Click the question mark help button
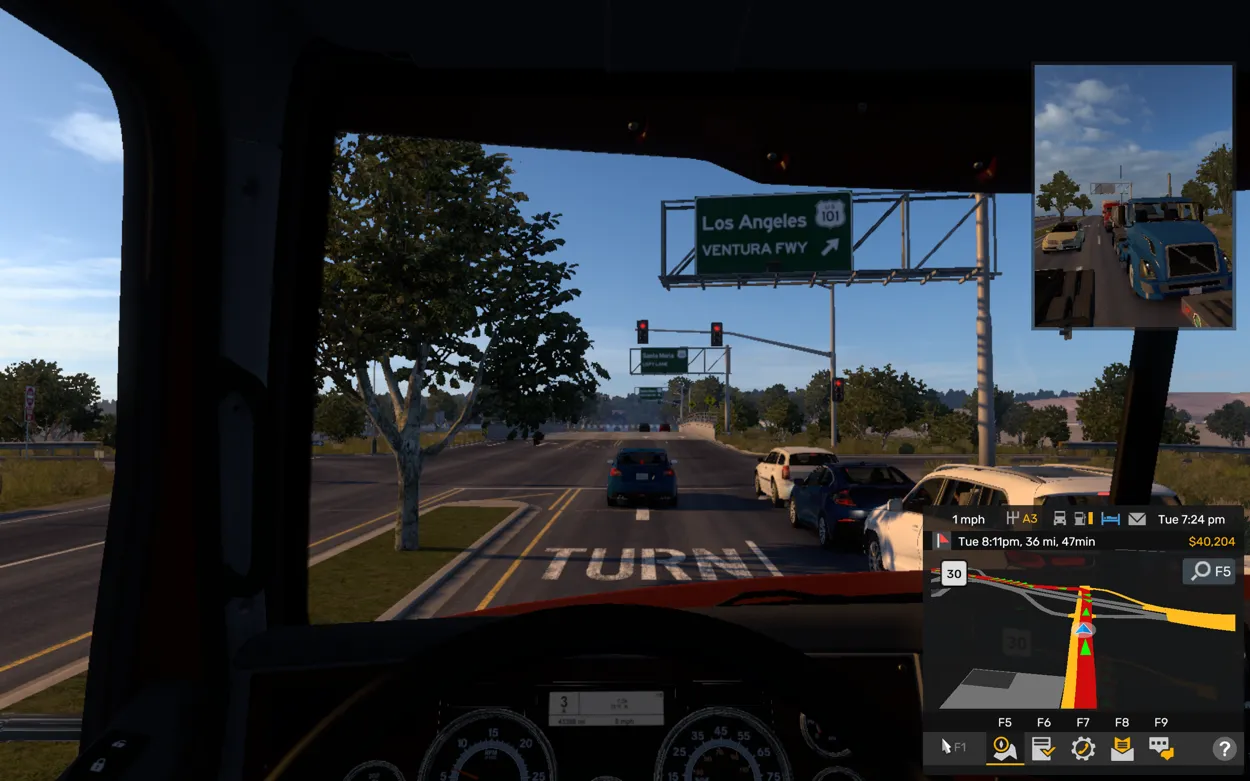This screenshot has width=1250, height=781. click(1223, 748)
